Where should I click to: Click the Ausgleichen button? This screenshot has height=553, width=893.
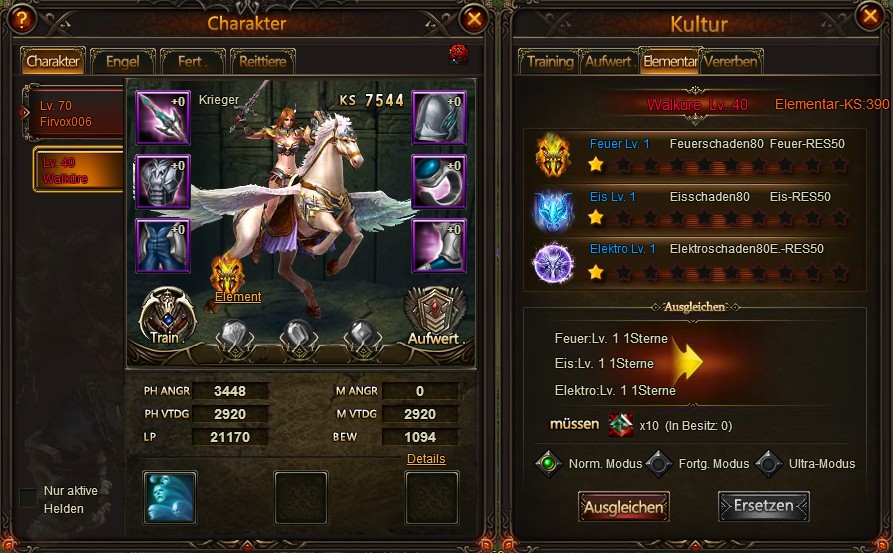(x=623, y=507)
